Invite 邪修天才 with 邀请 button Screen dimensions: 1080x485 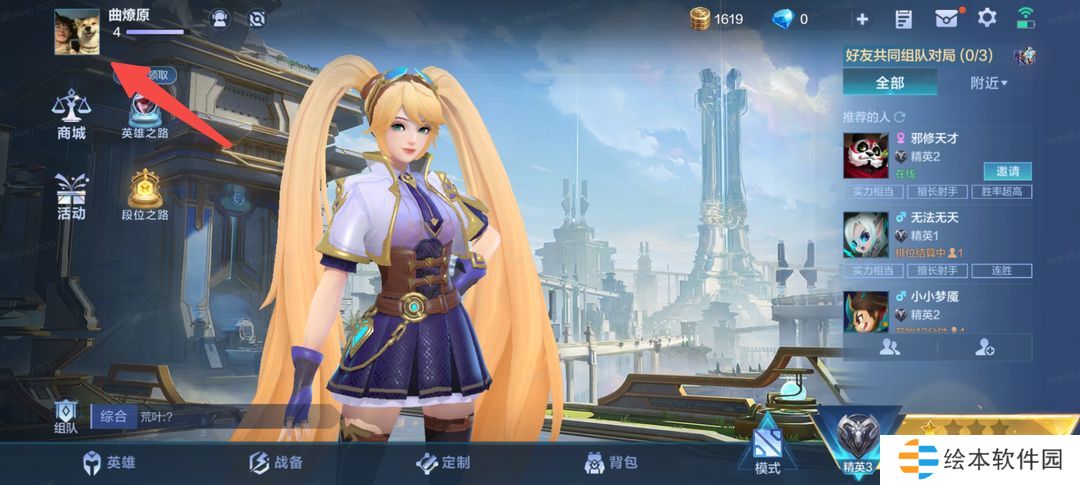pyautogui.click(x=1008, y=171)
